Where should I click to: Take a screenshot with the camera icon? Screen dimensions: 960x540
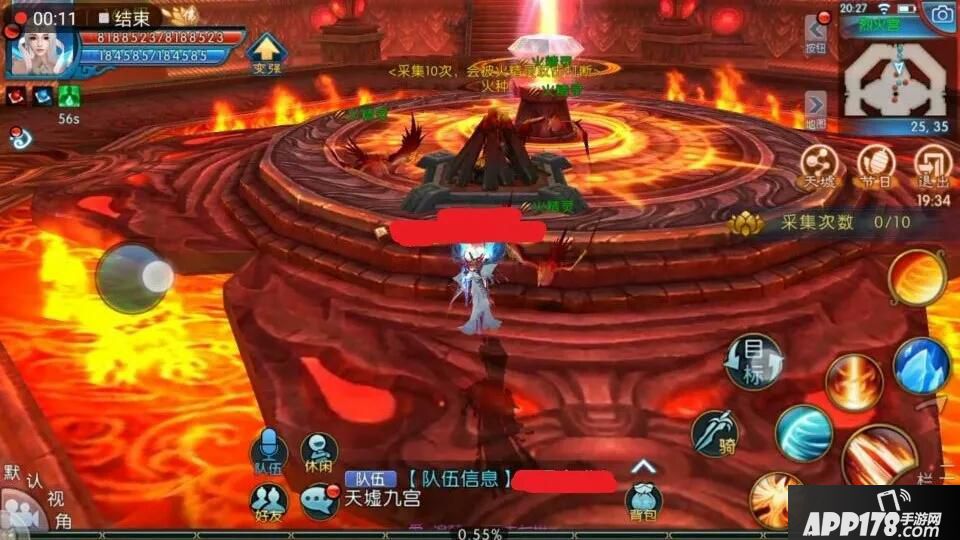click(941, 14)
